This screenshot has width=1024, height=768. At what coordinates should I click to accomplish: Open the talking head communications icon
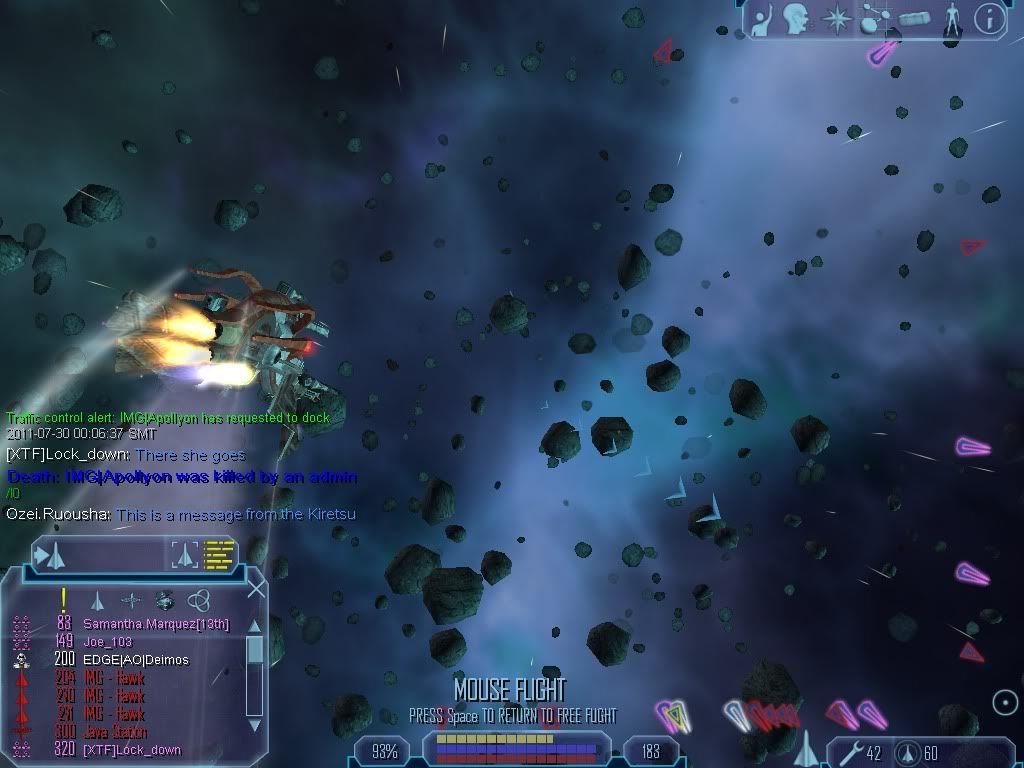point(796,19)
